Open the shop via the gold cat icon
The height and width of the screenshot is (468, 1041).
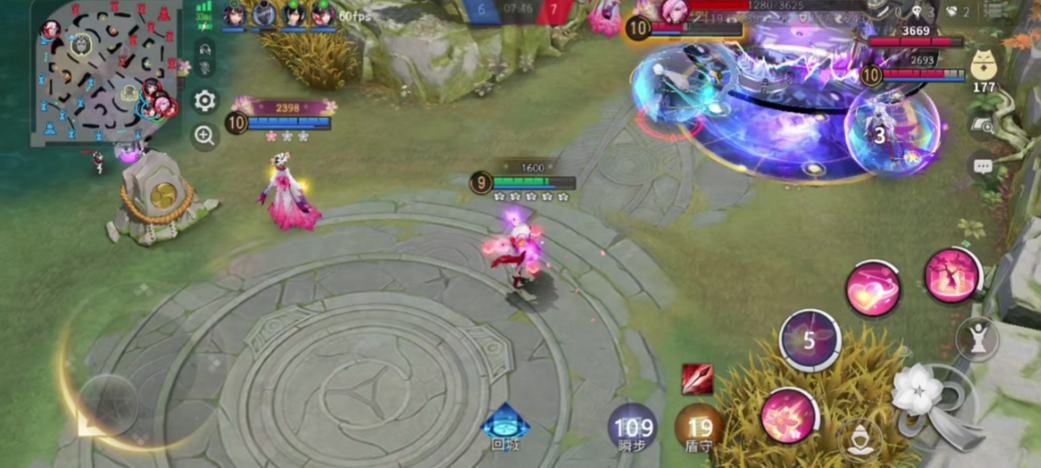(985, 68)
